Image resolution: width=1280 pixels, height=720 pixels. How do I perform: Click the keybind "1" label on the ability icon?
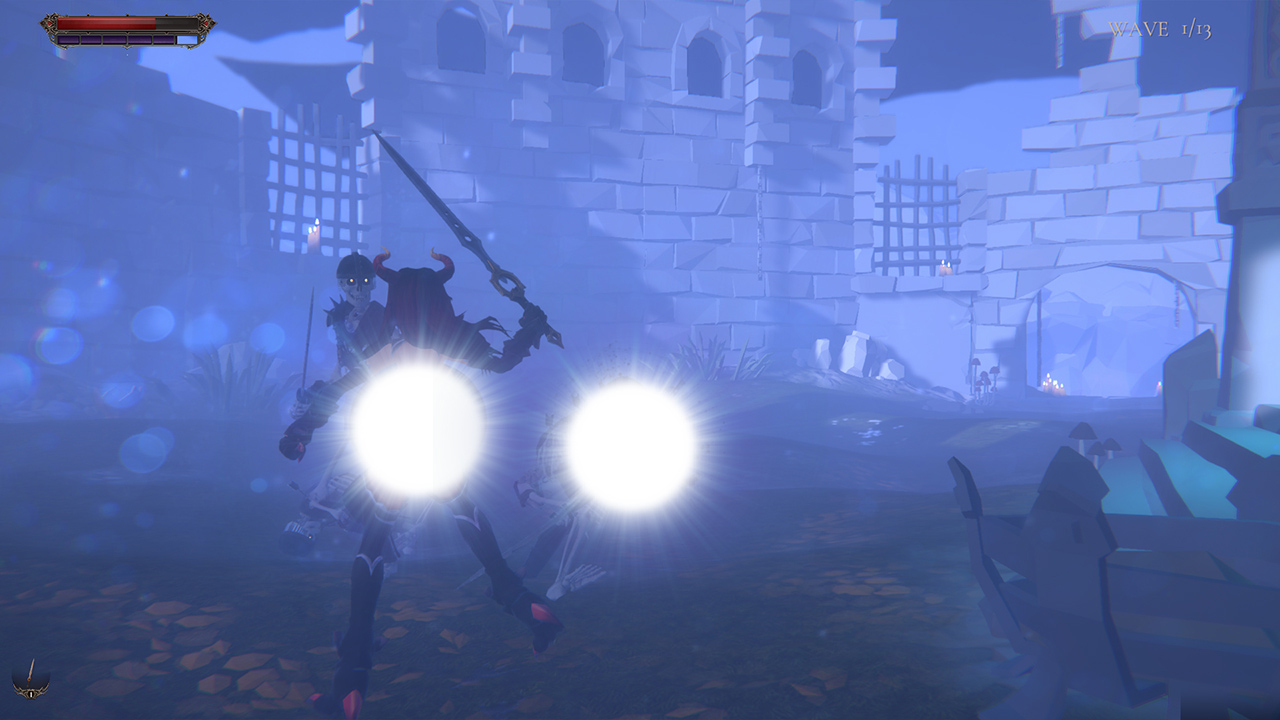click(31, 694)
